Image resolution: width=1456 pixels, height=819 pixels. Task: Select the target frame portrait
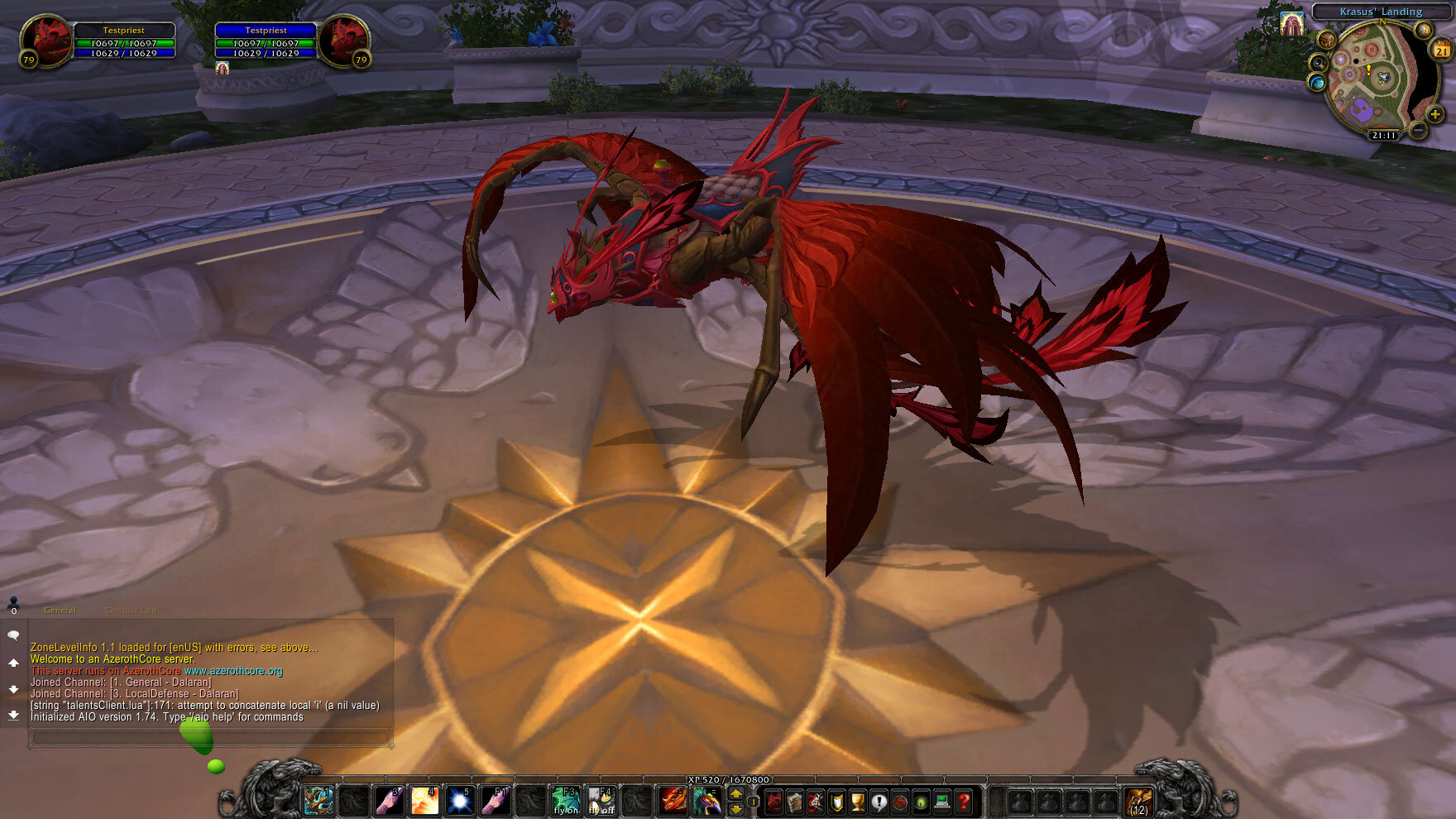pos(342,40)
